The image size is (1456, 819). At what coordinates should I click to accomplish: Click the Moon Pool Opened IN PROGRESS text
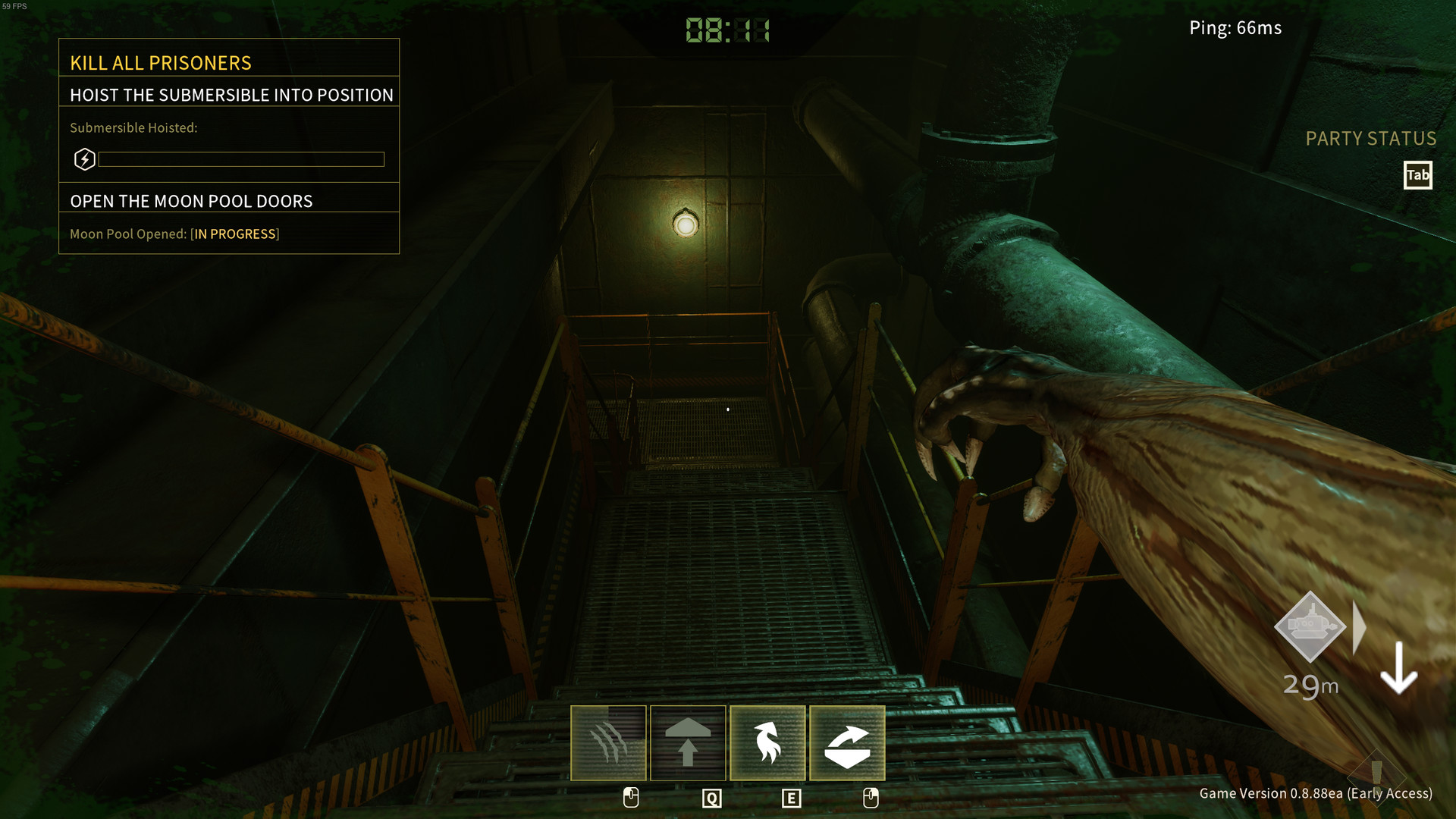click(x=175, y=234)
